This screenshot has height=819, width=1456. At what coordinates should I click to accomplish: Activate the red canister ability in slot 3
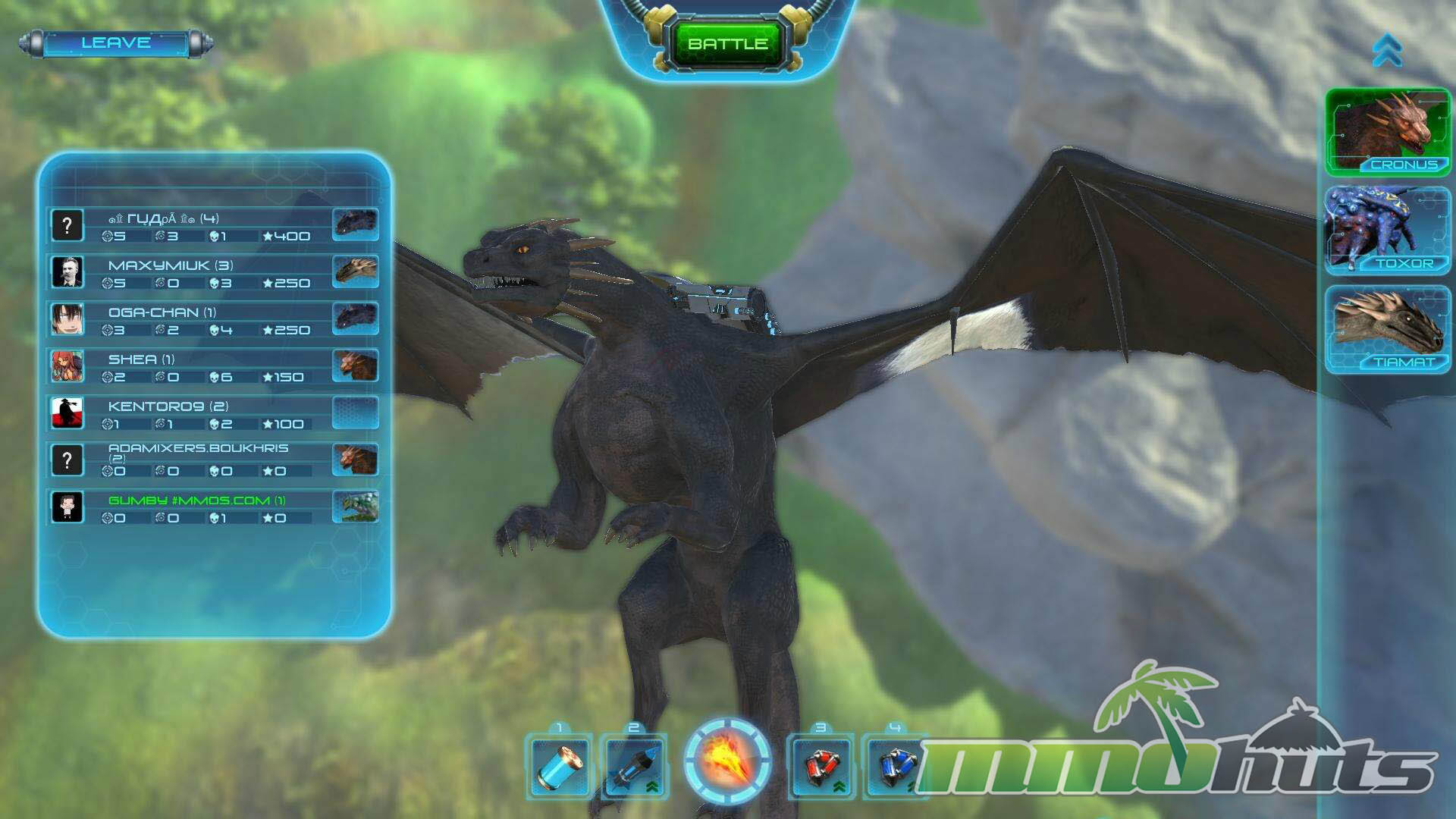tap(821, 765)
